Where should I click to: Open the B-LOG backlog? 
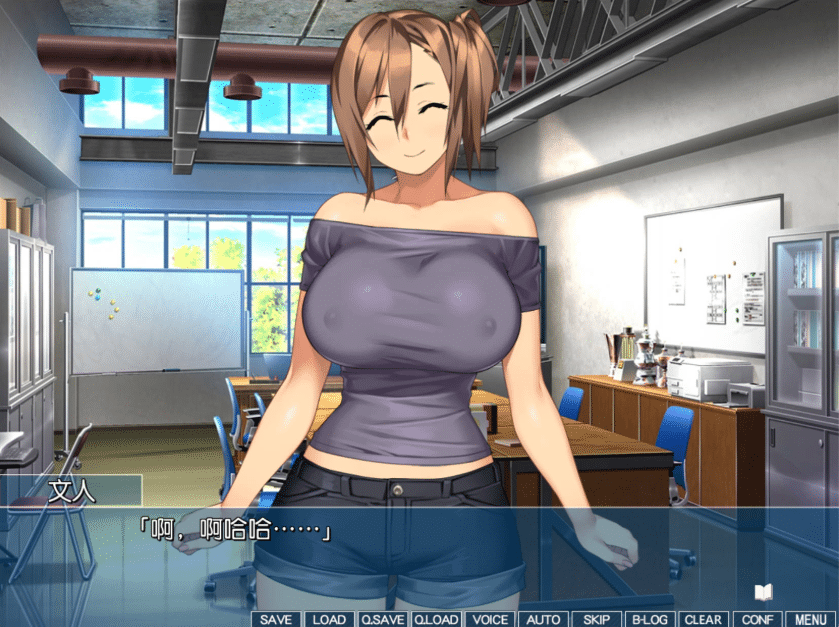click(x=650, y=619)
